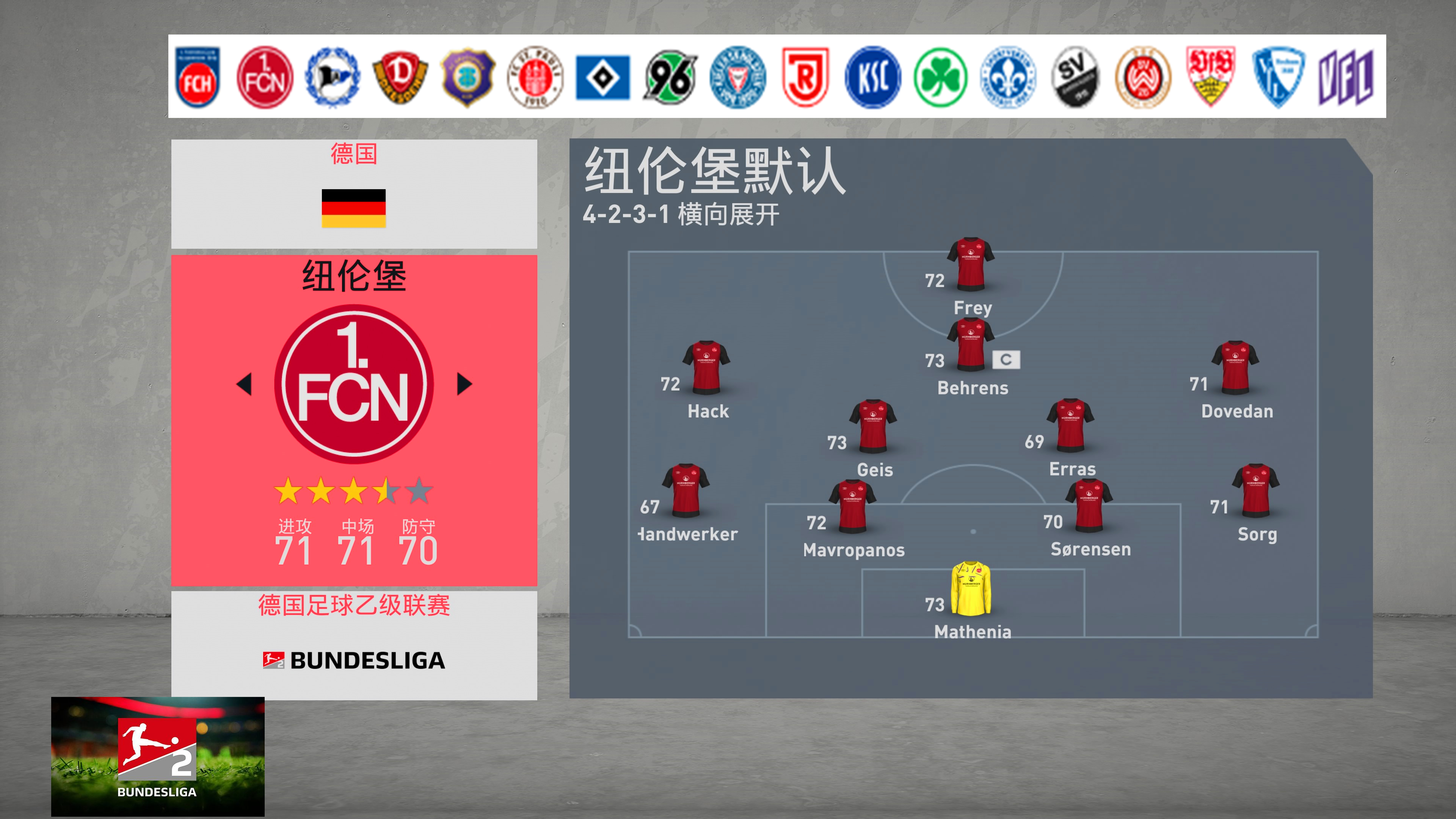This screenshot has height=819, width=1456.
Task: Click the left arrow beside the Nürnberg crest
Action: click(x=244, y=384)
